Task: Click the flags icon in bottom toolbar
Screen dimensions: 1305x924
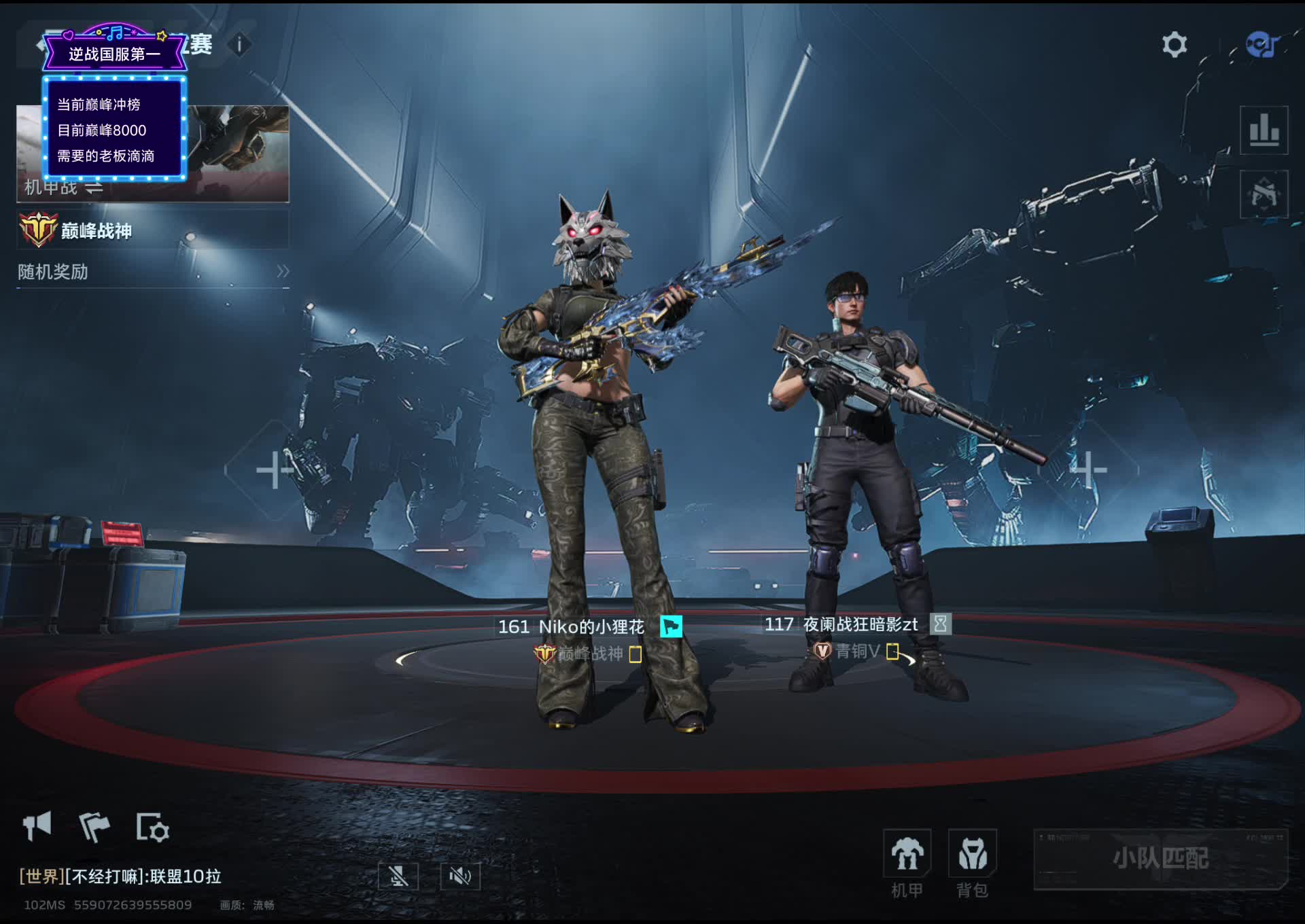Action: coord(94,827)
